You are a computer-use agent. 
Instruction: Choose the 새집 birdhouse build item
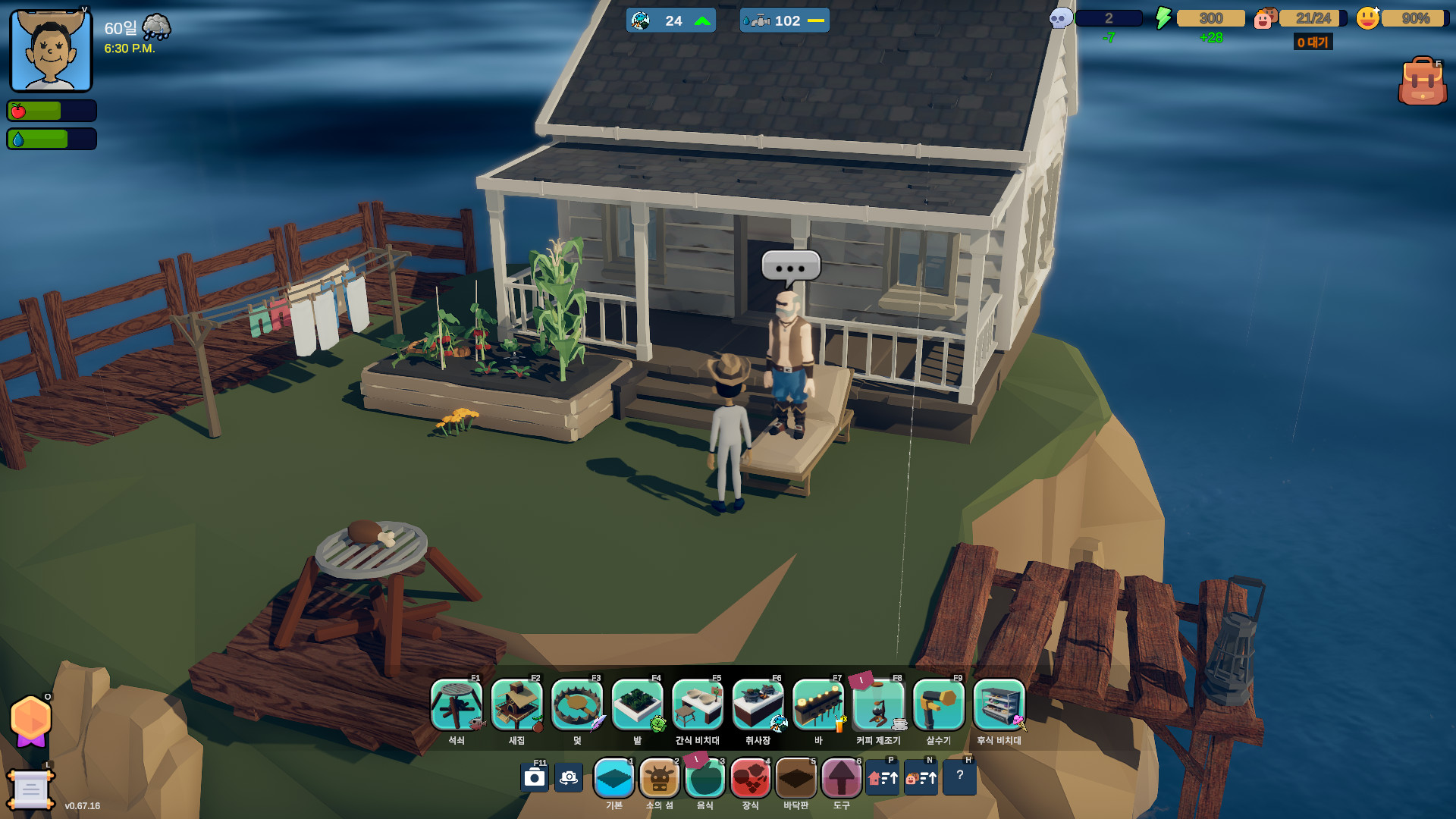(516, 705)
